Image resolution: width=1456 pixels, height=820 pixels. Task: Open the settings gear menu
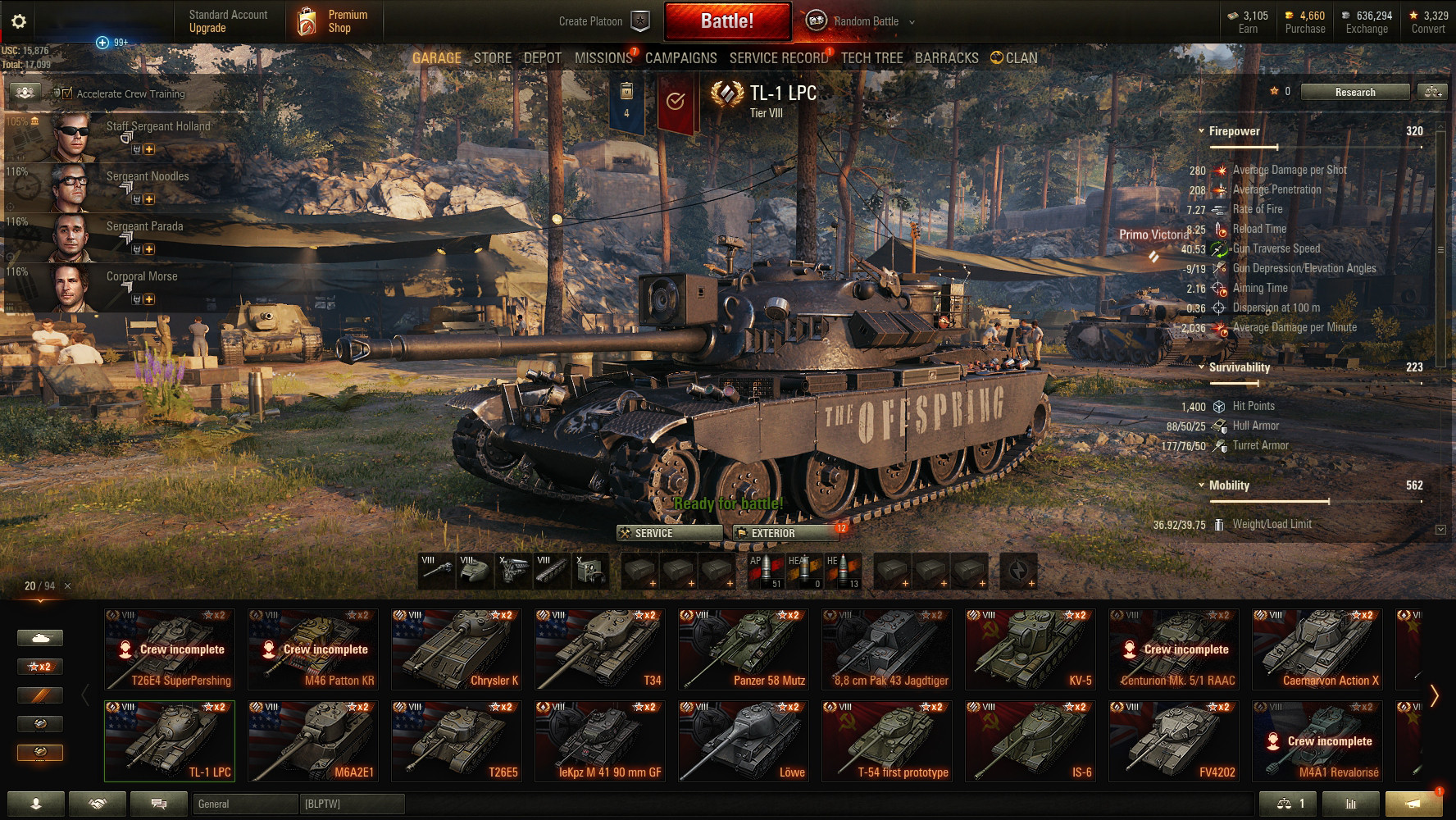pos(19,21)
